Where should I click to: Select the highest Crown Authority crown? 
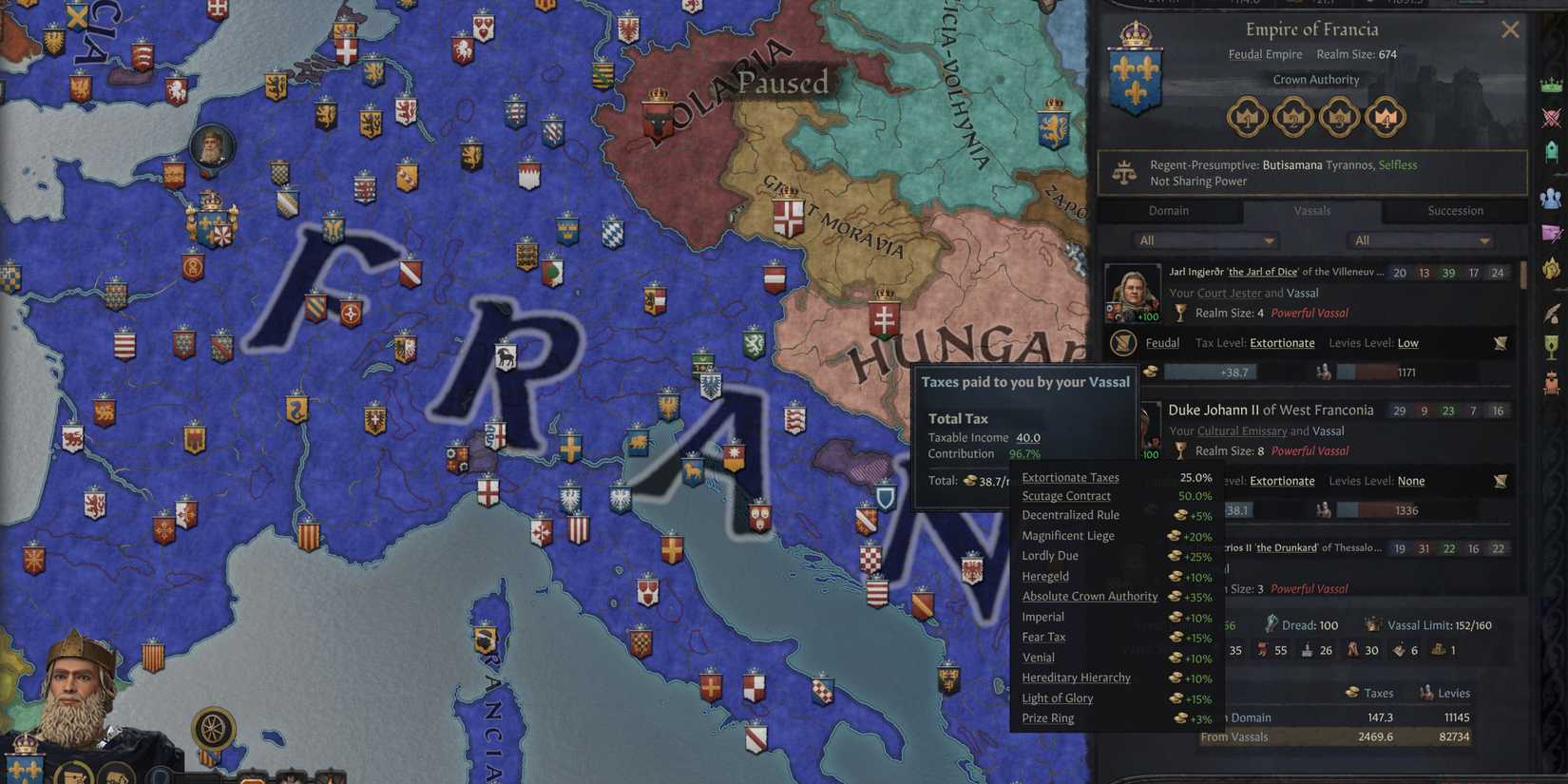pos(1385,117)
